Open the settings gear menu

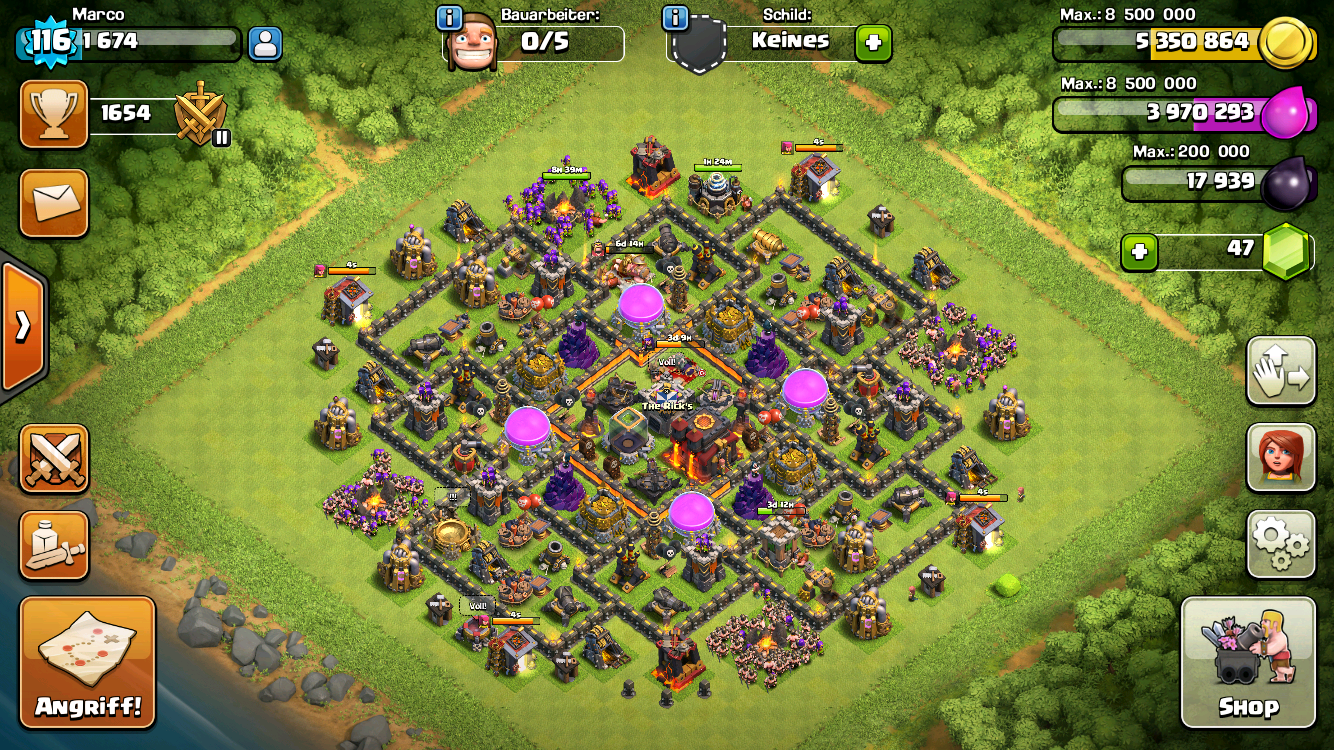coord(1280,544)
